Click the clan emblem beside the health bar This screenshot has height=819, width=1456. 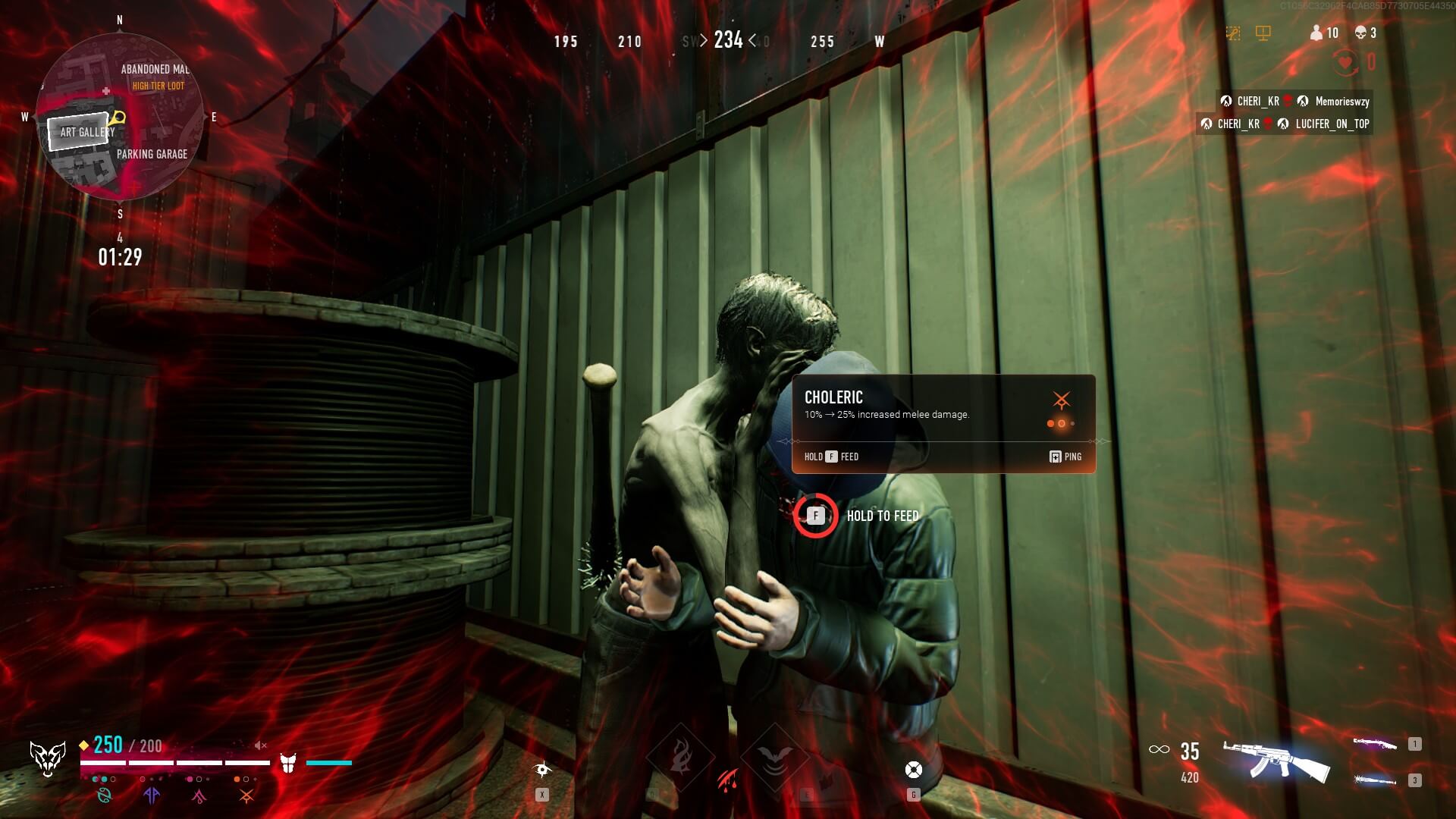coord(47,758)
